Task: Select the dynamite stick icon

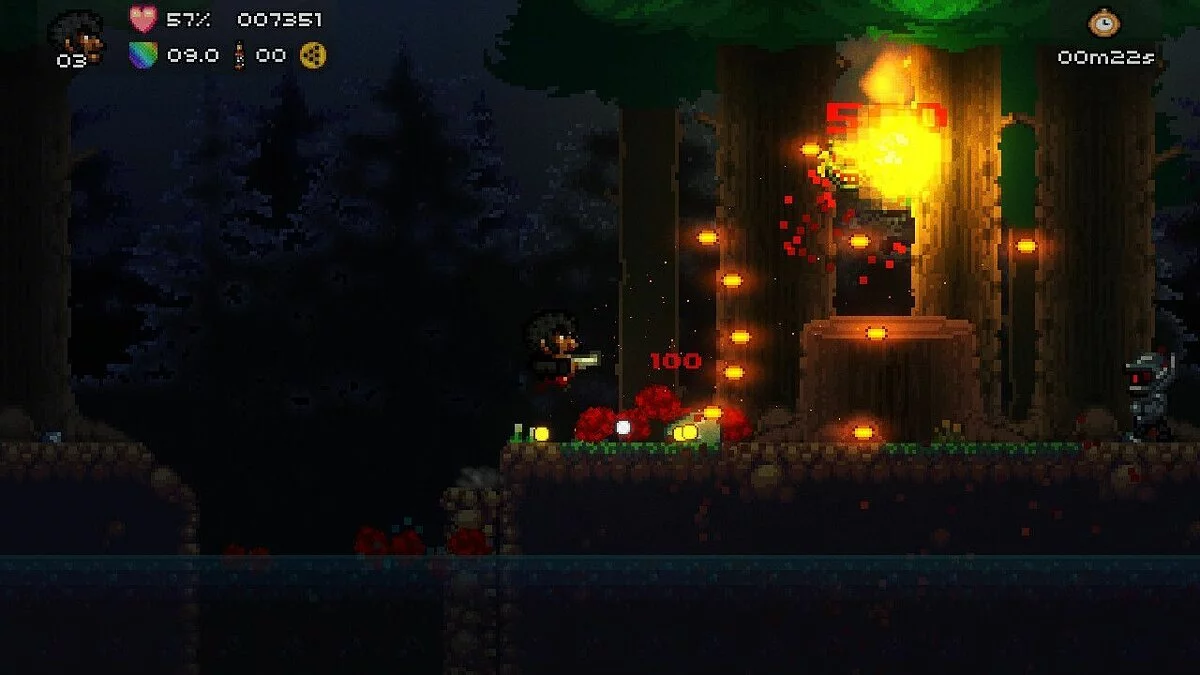Action: pyautogui.click(x=240, y=55)
